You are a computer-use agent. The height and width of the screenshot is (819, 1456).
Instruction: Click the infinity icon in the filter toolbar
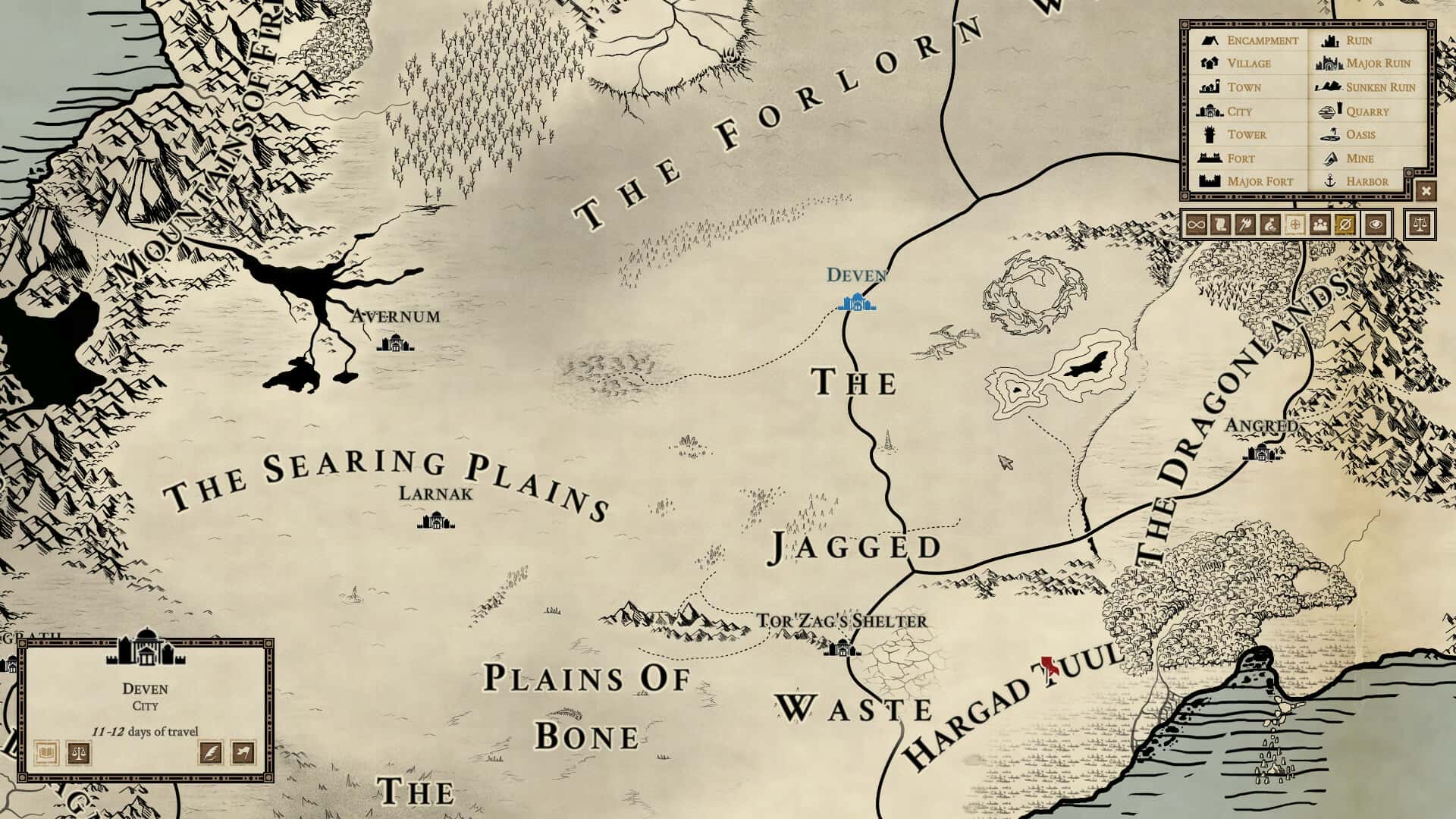click(1196, 225)
